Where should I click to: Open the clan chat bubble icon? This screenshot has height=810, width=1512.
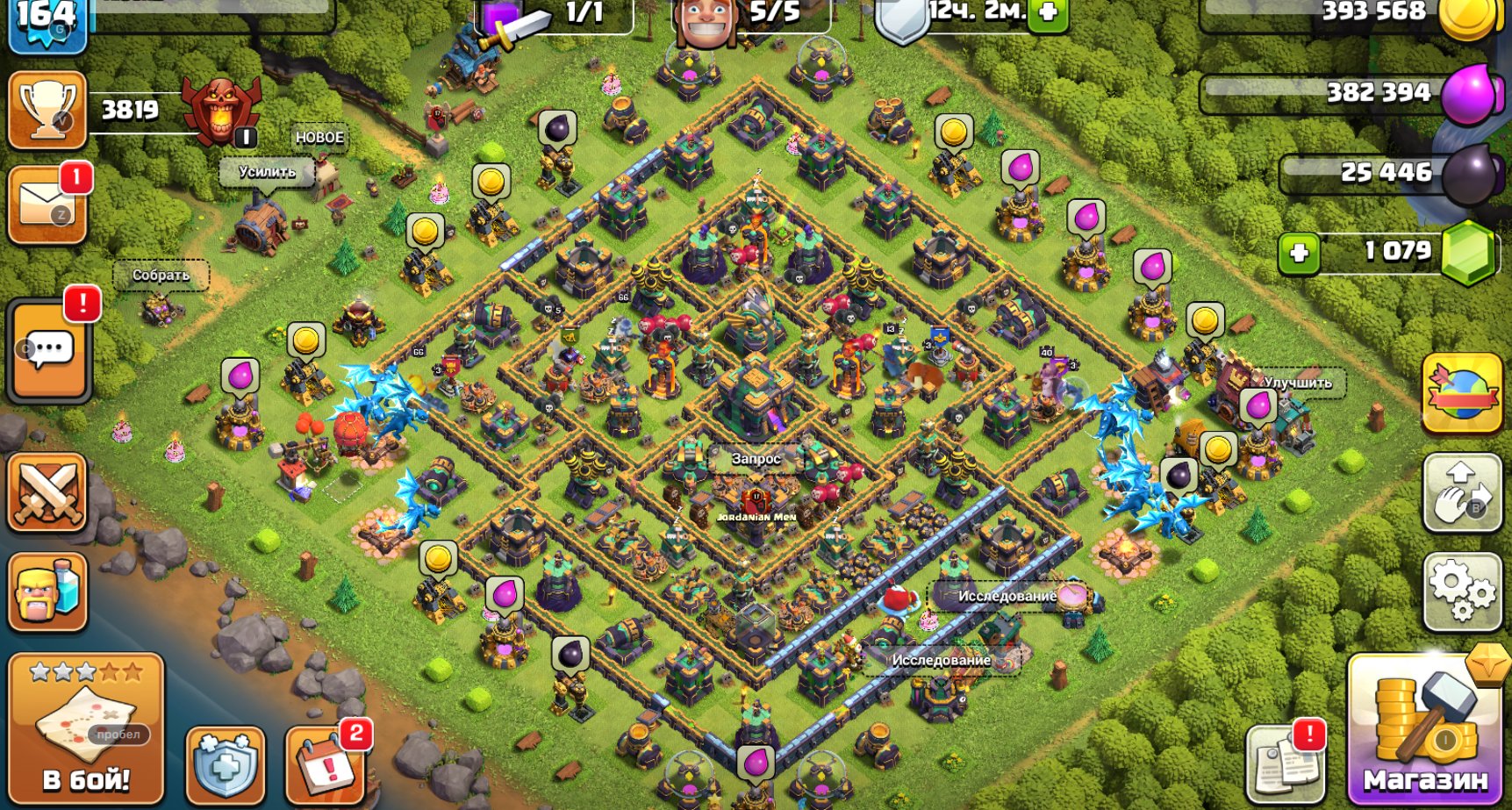coord(47,350)
